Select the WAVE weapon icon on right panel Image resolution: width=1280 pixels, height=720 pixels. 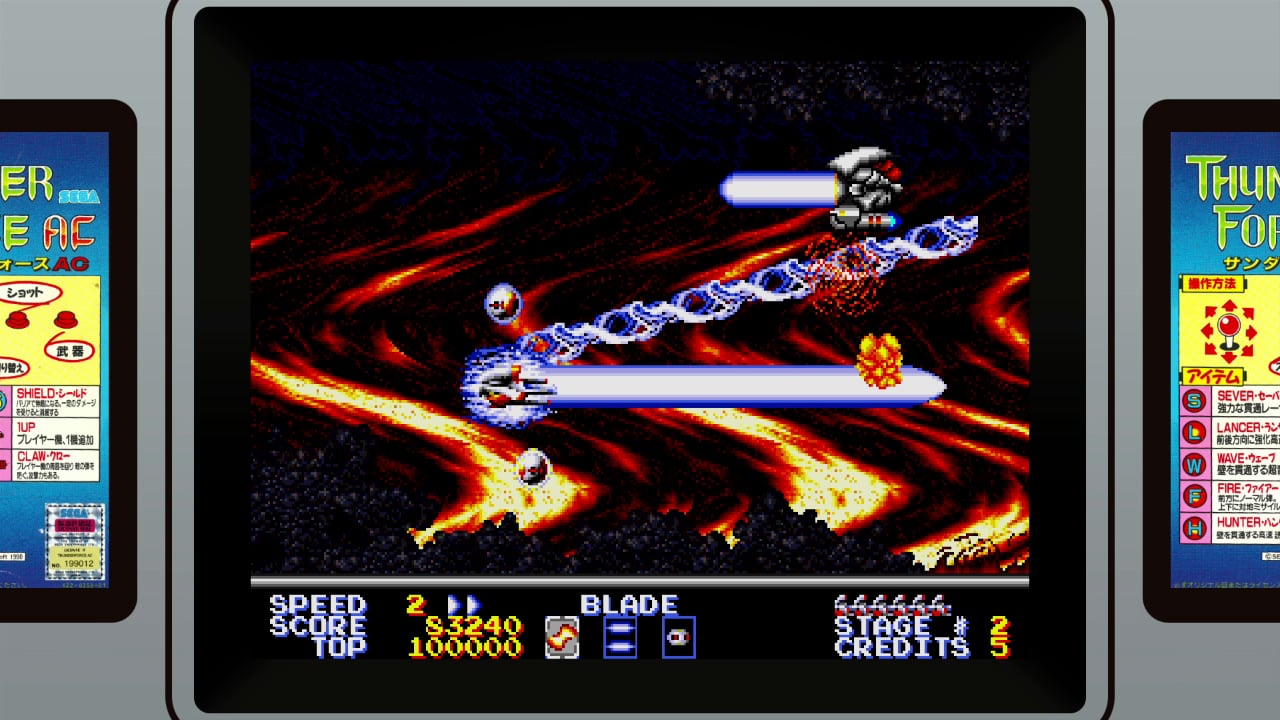point(1192,464)
